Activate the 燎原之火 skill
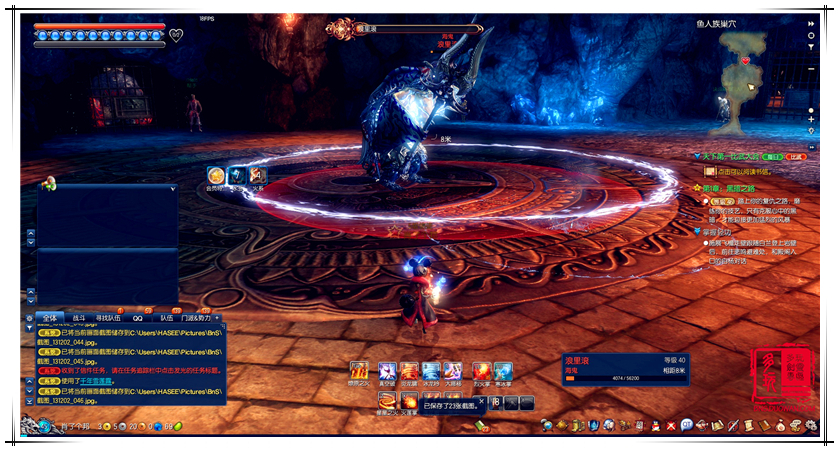 coord(358,371)
